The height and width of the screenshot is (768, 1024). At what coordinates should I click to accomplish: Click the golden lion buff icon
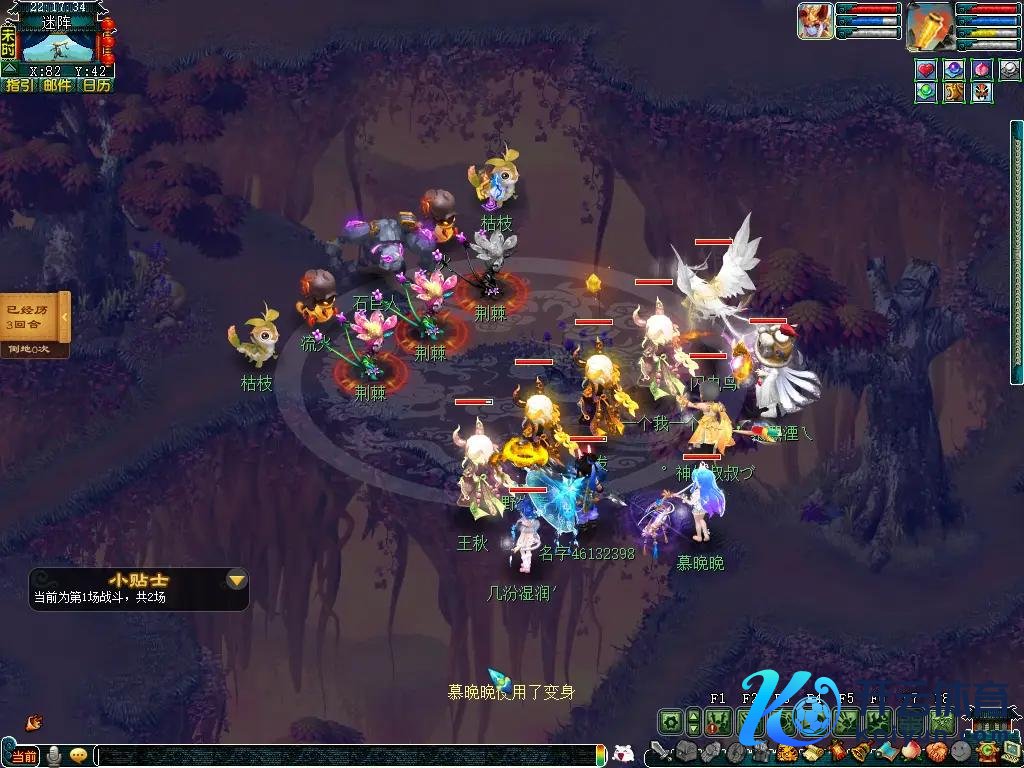(954, 92)
